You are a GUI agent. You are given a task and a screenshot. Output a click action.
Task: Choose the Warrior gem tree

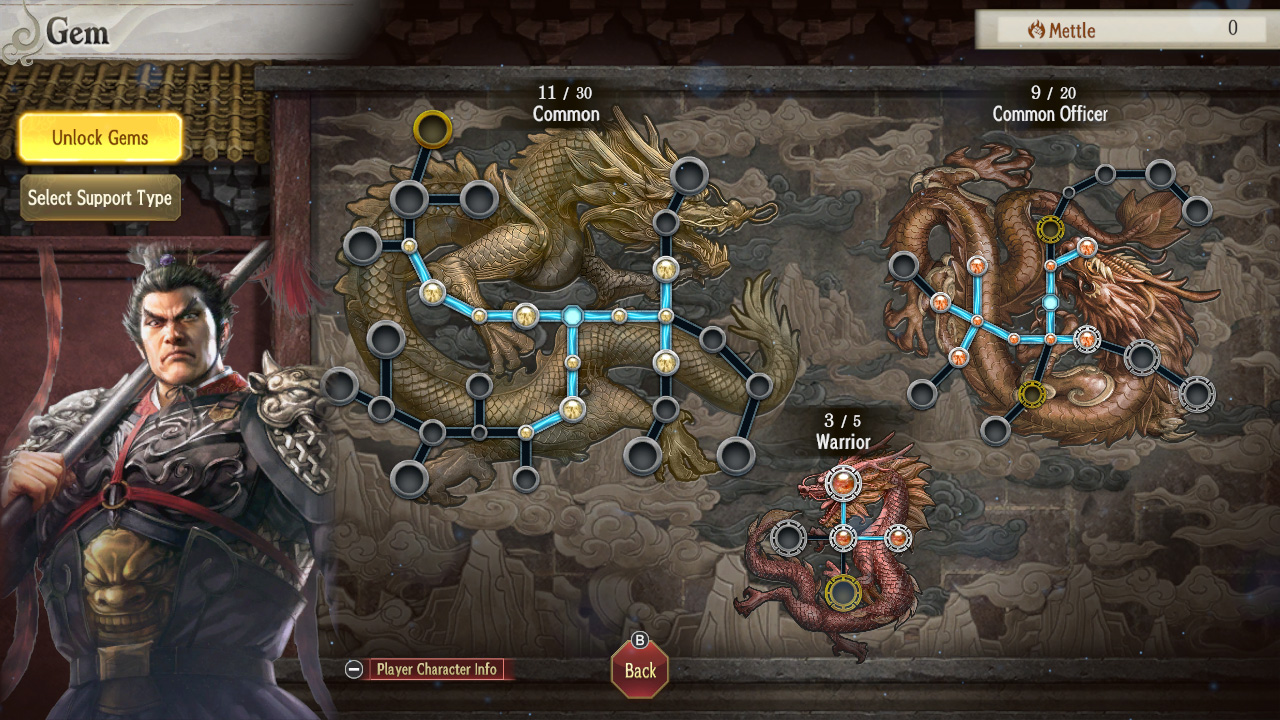(x=843, y=441)
